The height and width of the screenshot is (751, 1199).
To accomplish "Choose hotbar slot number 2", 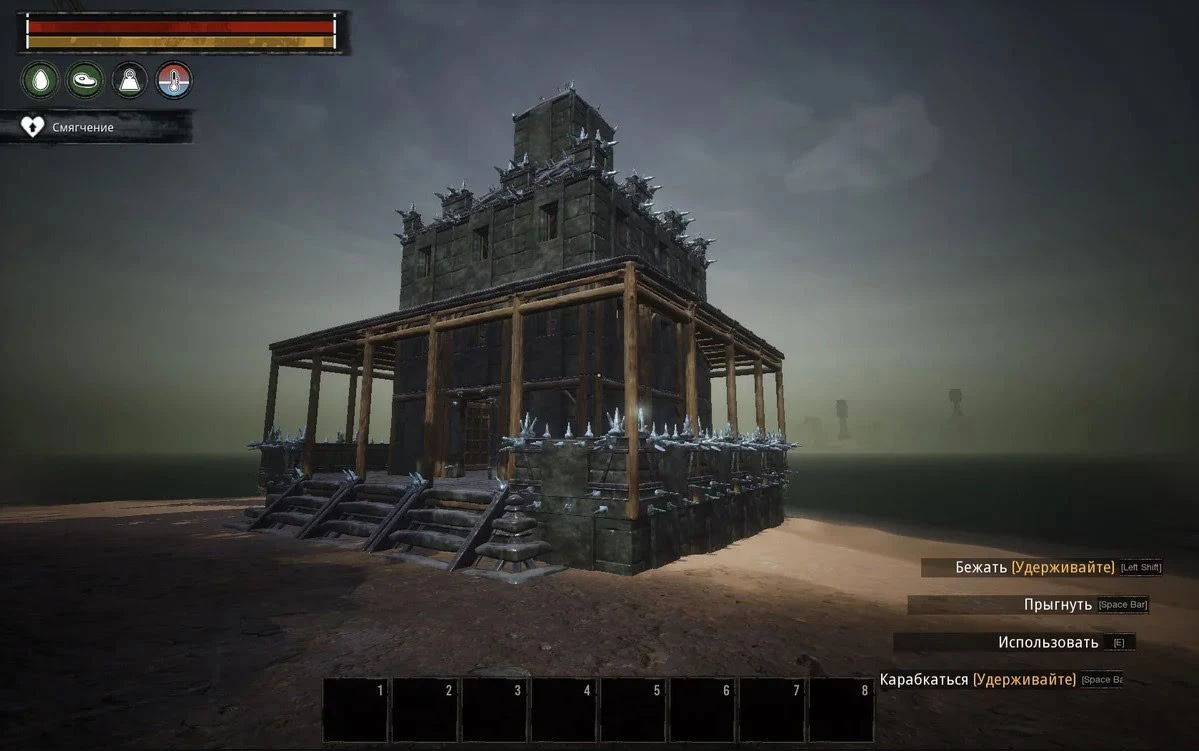I will pyautogui.click(x=425, y=710).
